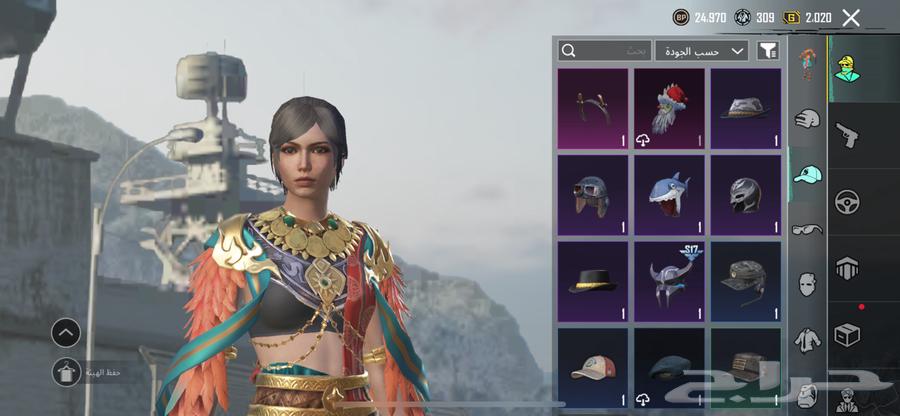Open the sort-by-quality dropdown

(x=701, y=50)
